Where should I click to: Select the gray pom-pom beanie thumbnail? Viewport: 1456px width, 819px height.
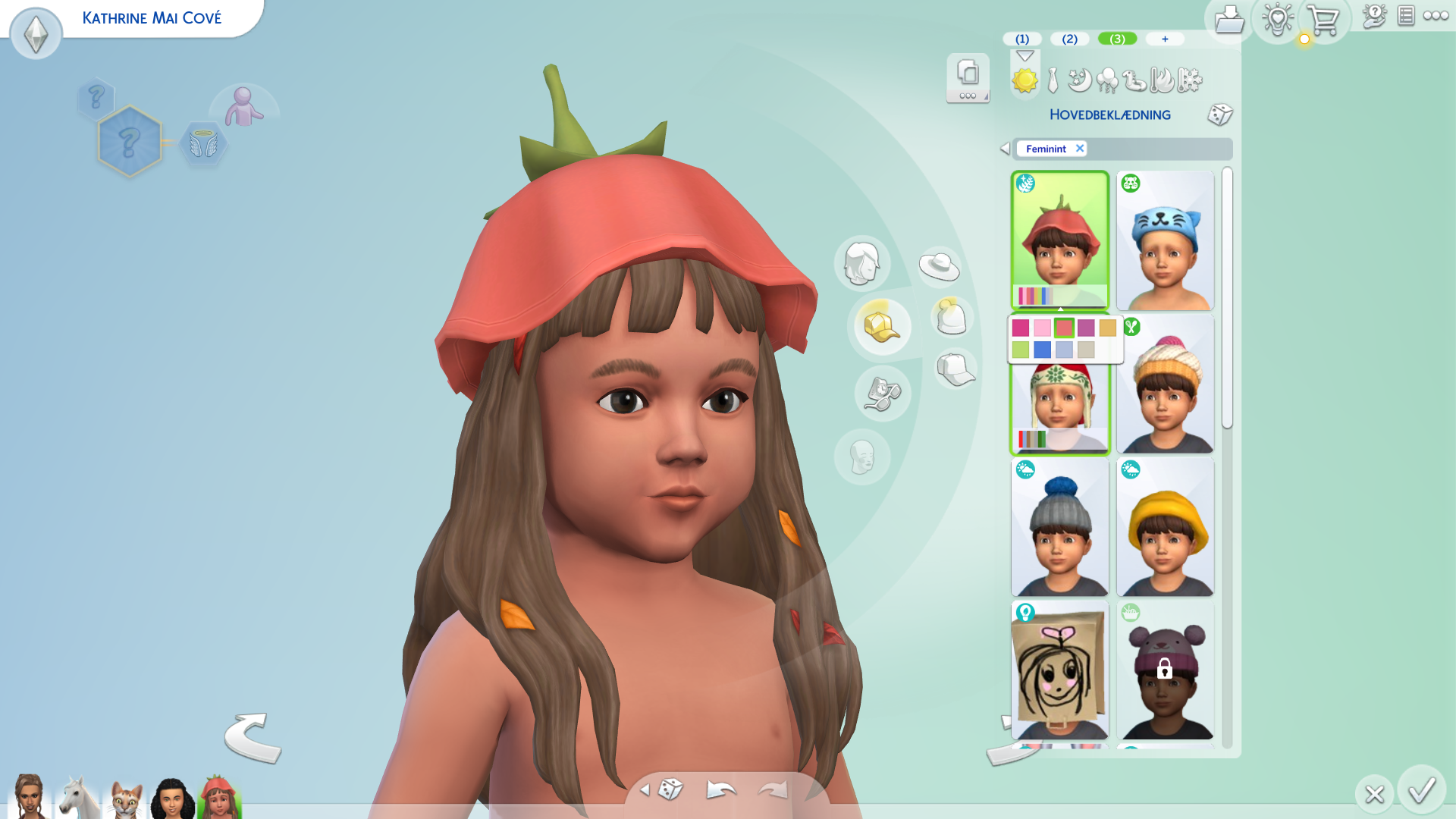(1059, 527)
